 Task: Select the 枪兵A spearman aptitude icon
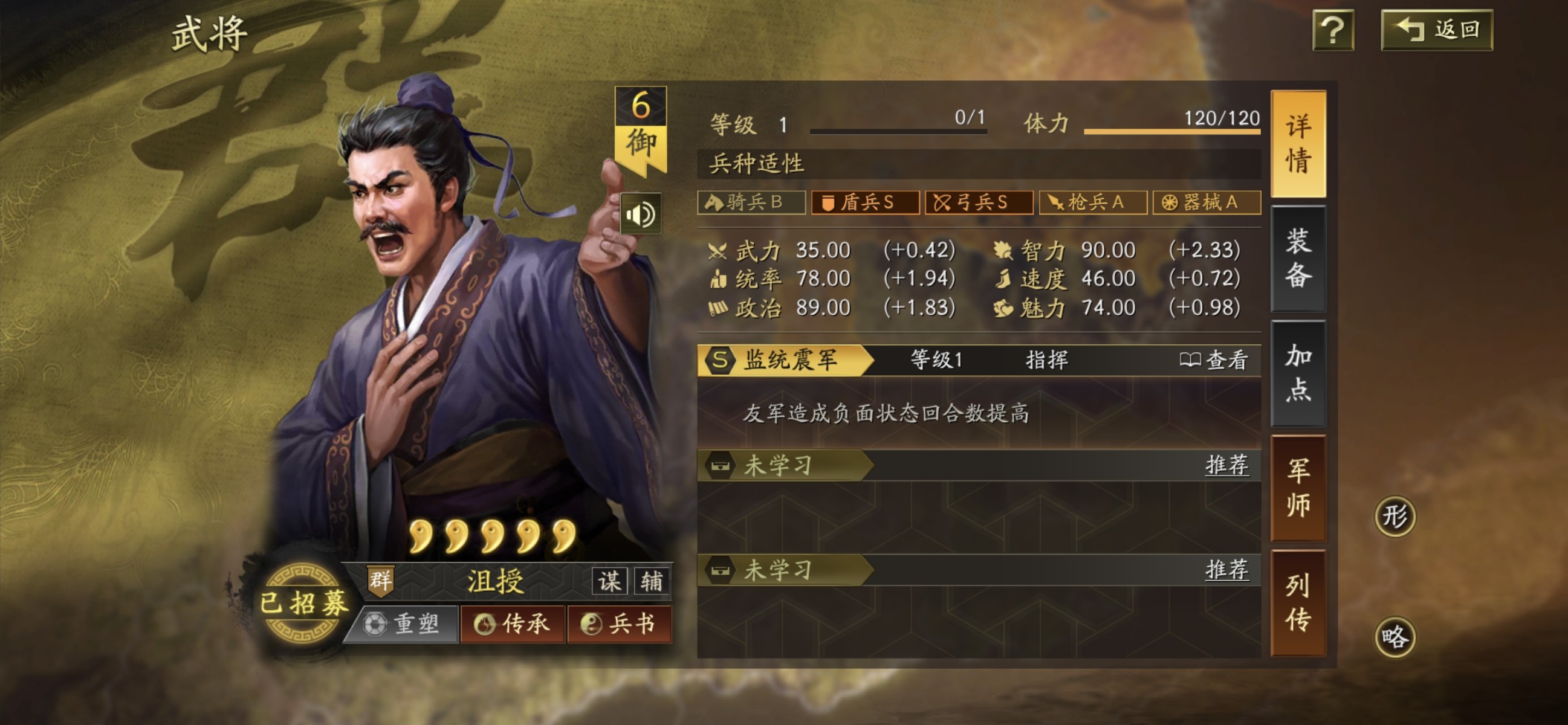(1093, 203)
